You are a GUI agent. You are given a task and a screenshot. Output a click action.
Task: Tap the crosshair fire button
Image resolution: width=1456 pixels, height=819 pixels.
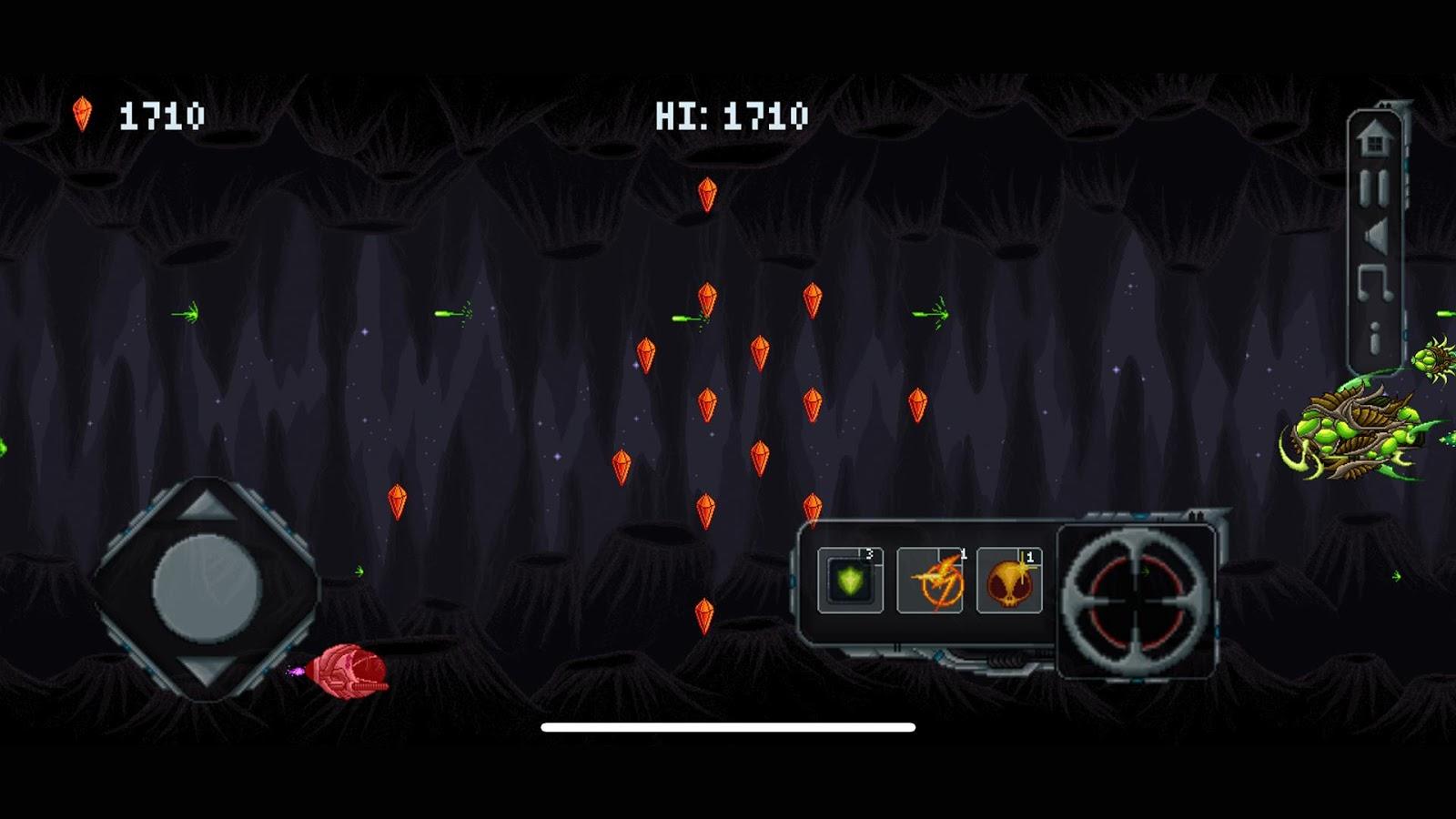point(1136,602)
